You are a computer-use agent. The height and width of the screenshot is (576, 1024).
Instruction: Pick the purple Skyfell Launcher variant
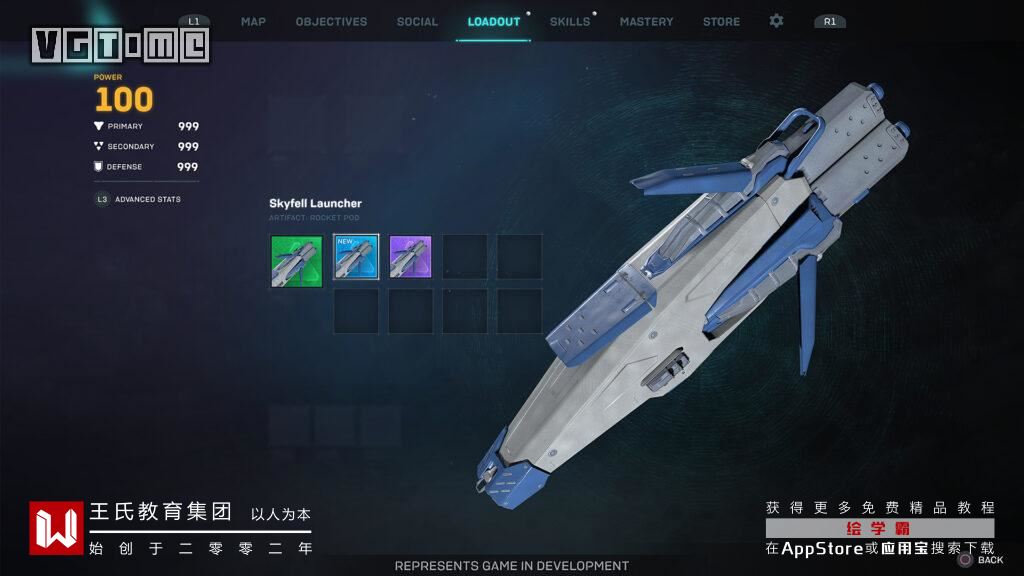(410, 258)
